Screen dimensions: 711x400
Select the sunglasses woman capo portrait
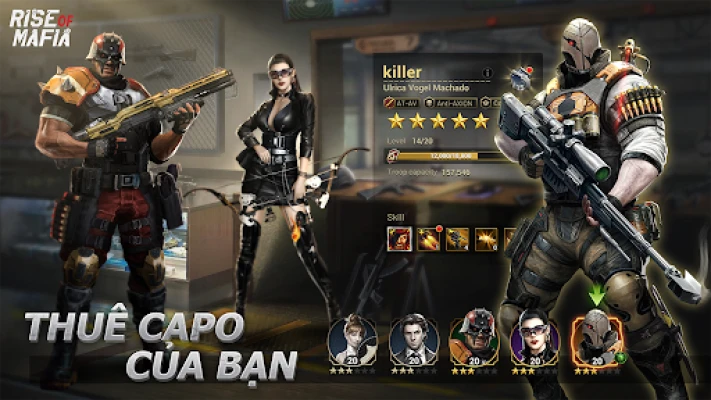tap(533, 340)
